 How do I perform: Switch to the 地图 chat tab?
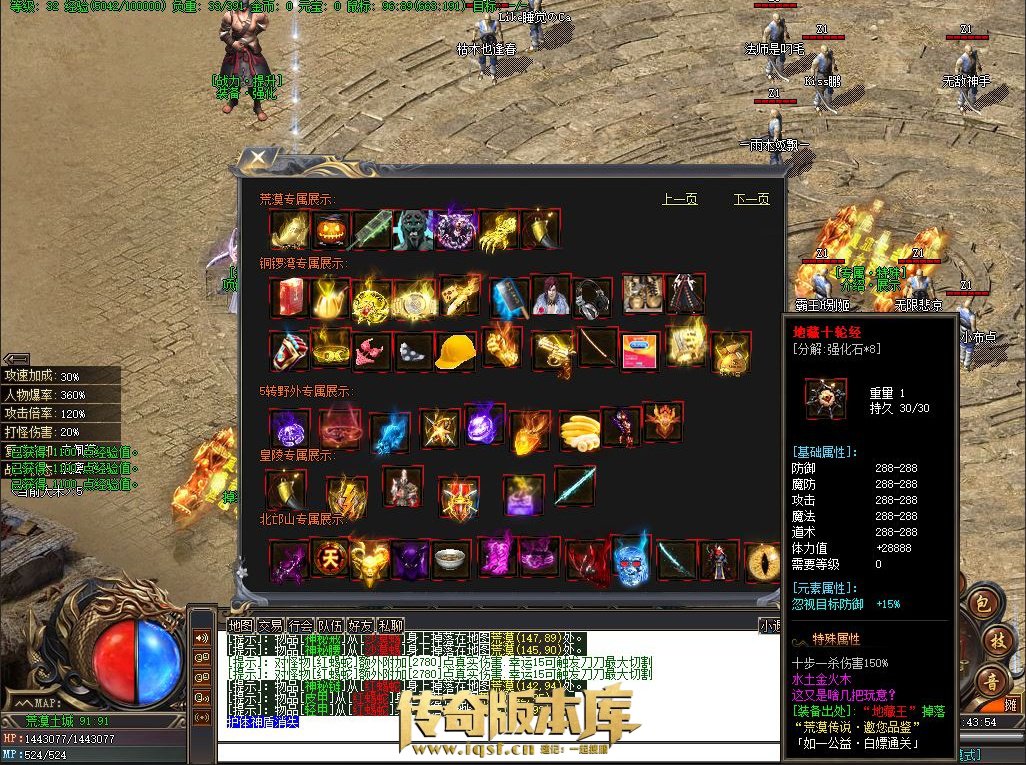coord(240,625)
